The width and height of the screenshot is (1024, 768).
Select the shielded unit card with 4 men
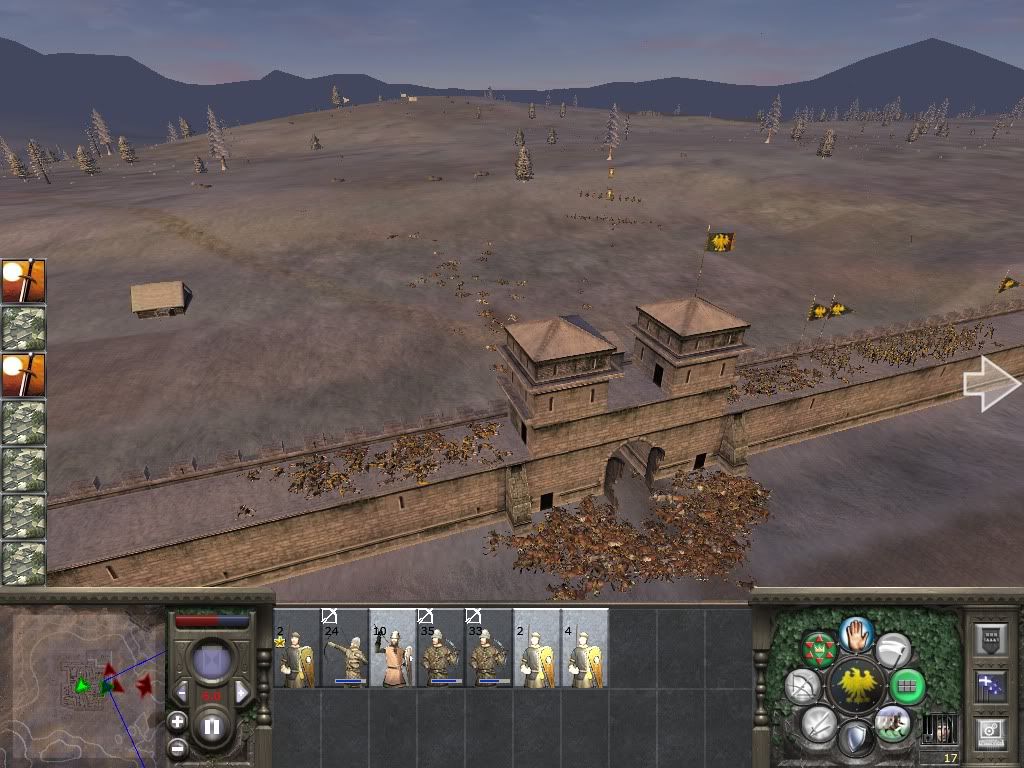pyautogui.click(x=584, y=649)
